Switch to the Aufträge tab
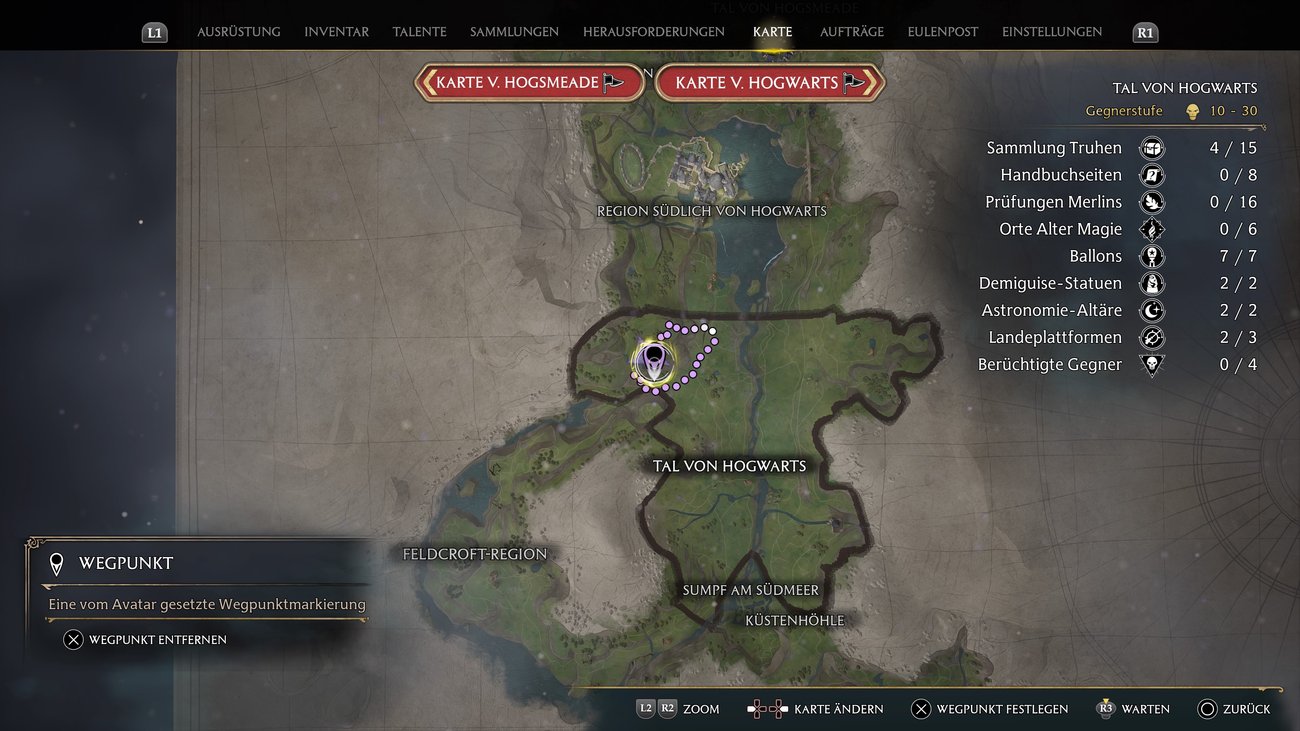This screenshot has height=731, width=1300. pos(852,32)
